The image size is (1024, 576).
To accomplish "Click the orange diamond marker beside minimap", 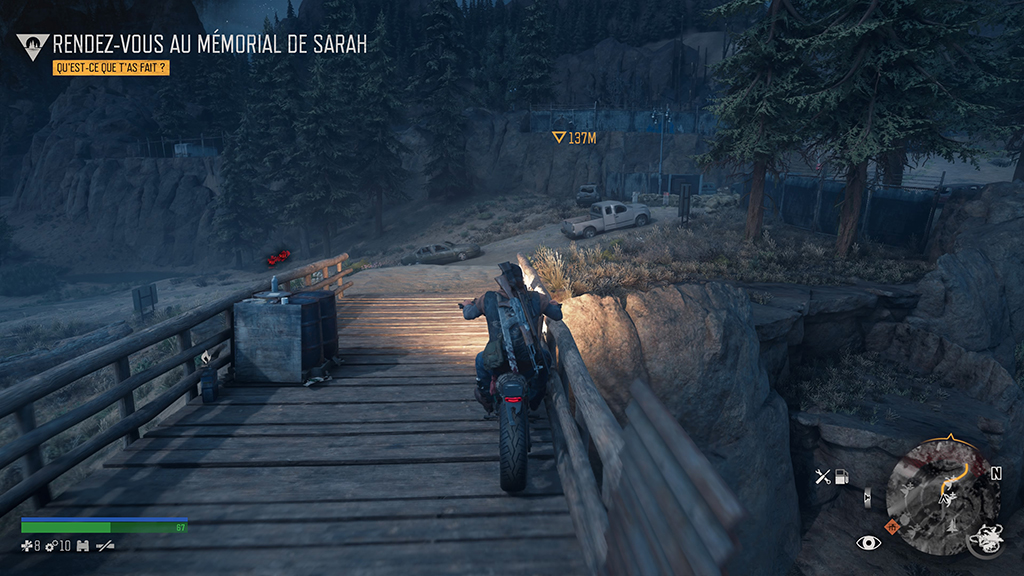I will 892,525.
